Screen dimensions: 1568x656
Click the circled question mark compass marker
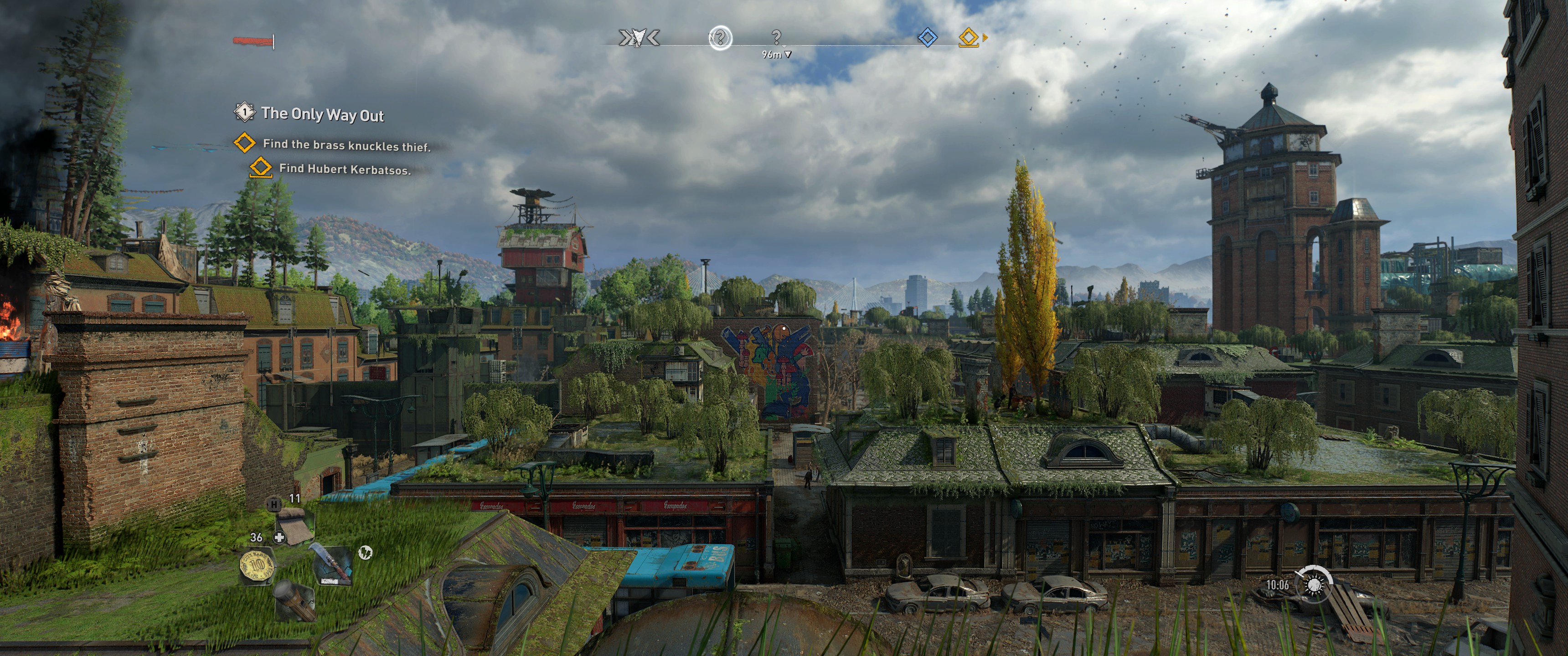tap(720, 38)
